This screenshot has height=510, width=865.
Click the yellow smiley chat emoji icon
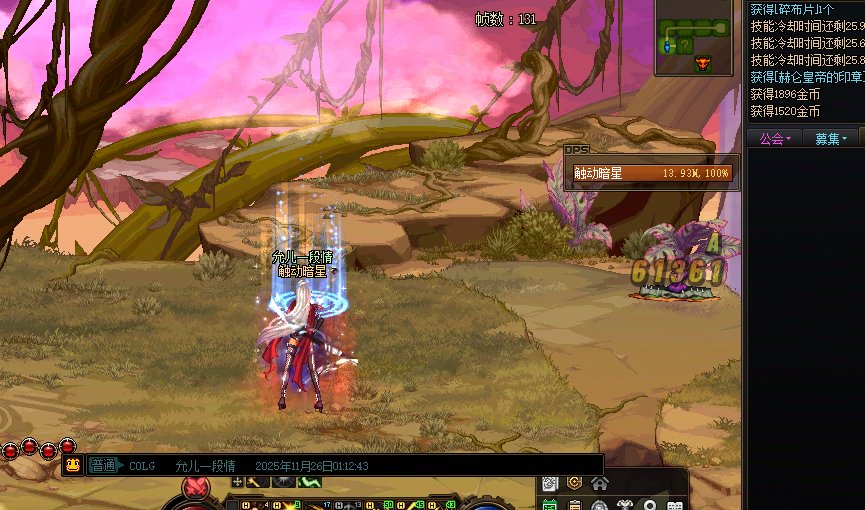73,465
